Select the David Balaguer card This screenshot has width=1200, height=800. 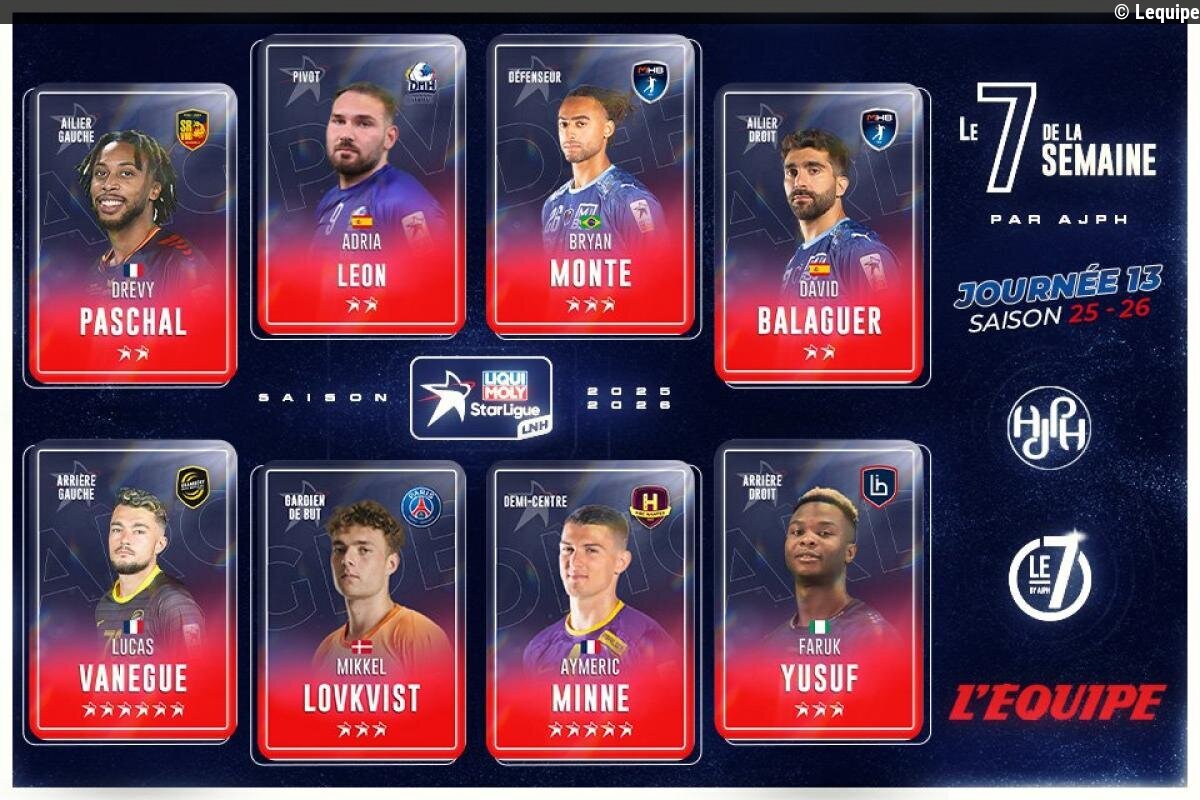[x=819, y=235]
